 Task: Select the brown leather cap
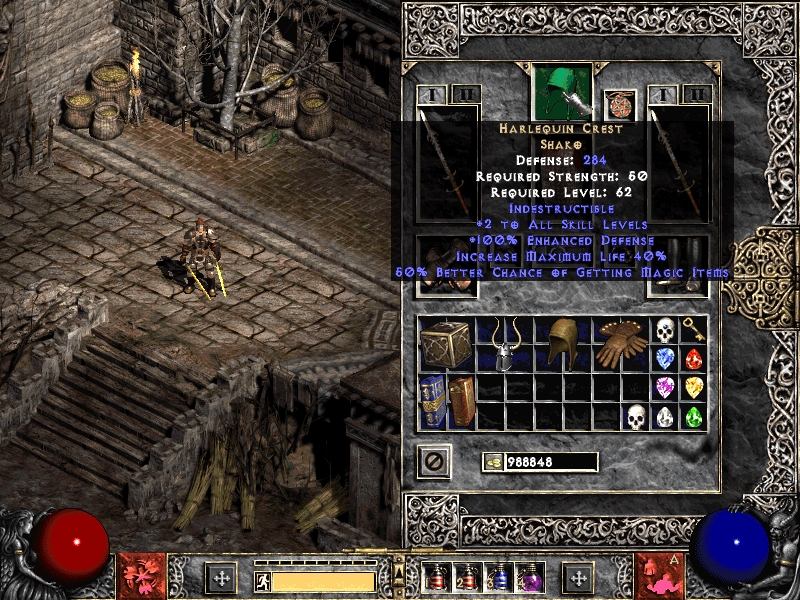[x=563, y=344]
